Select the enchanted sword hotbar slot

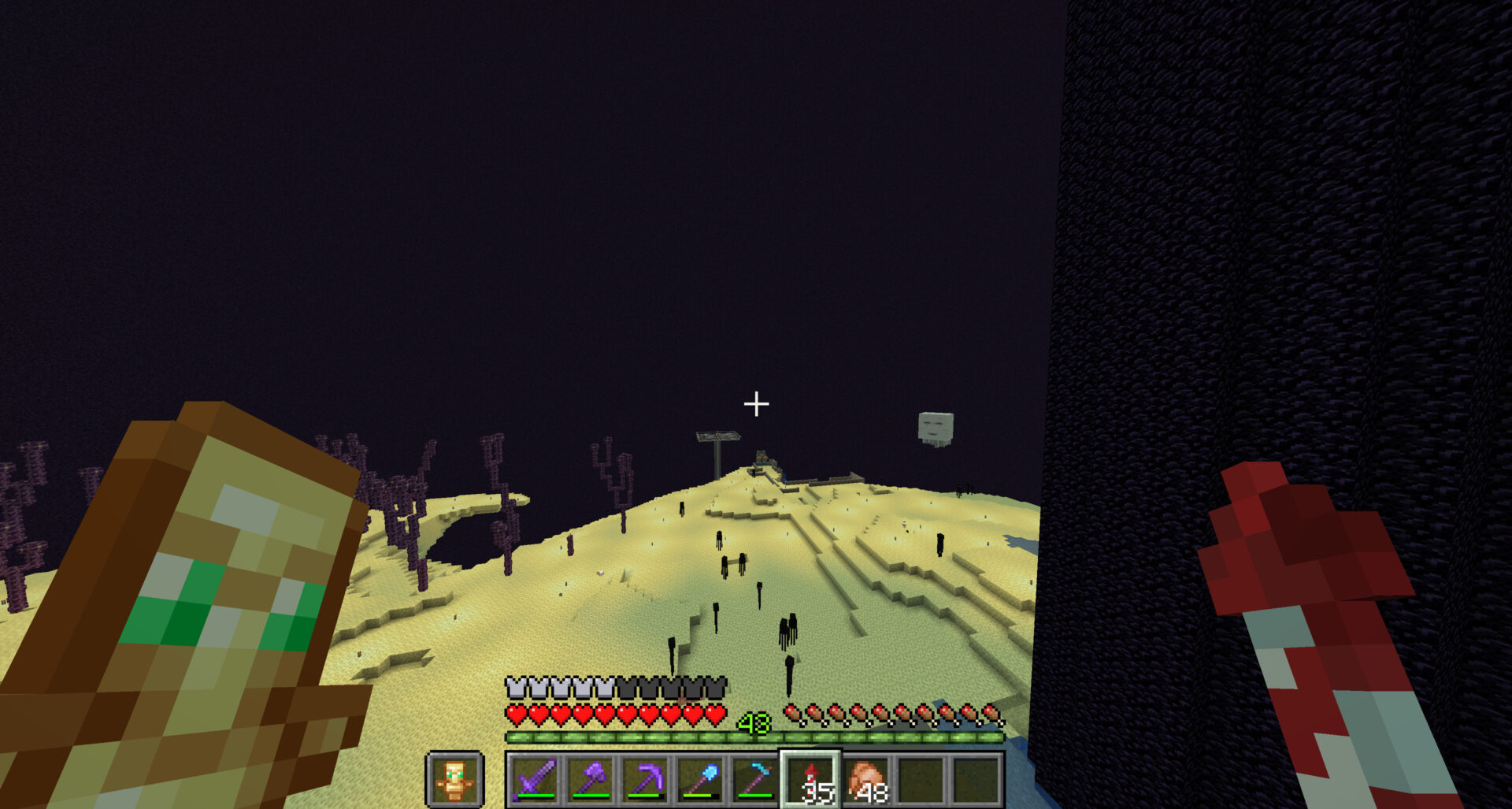click(x=535, y=779)
